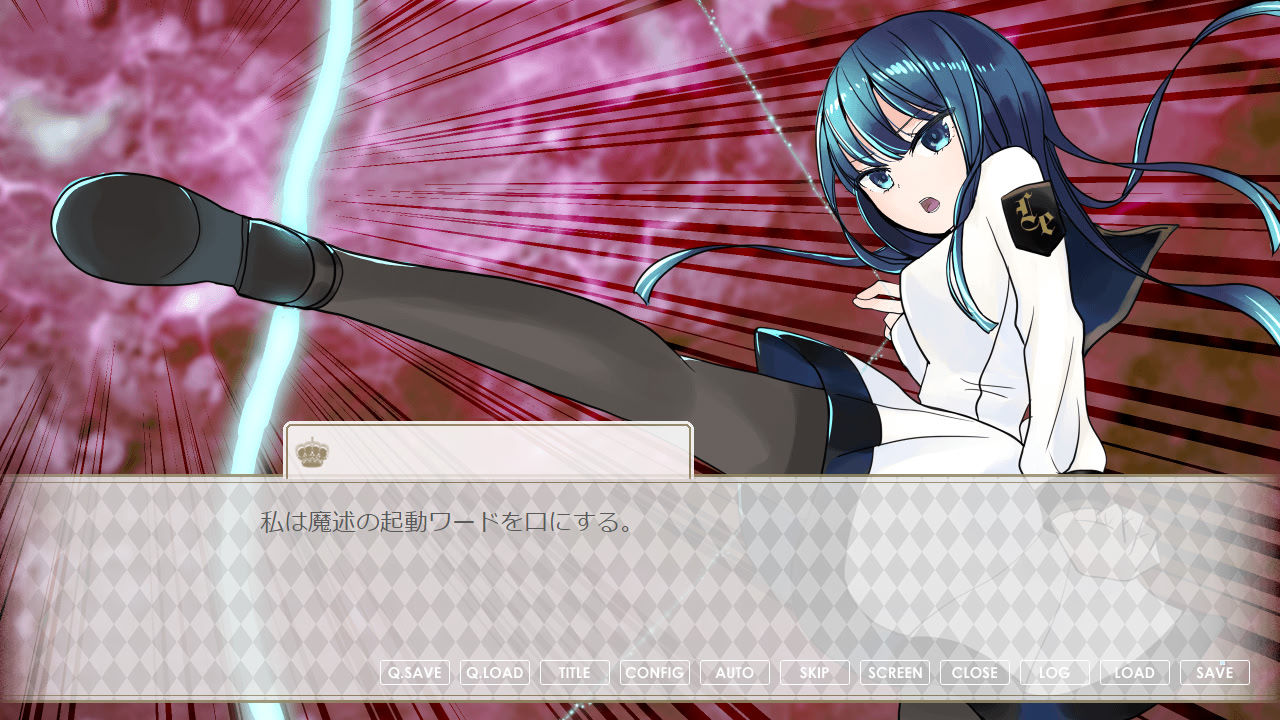Viewport: 1280px width, 720px height.
Task: Take a screenshot using the SCREEN button
Action: pos(896,672)
